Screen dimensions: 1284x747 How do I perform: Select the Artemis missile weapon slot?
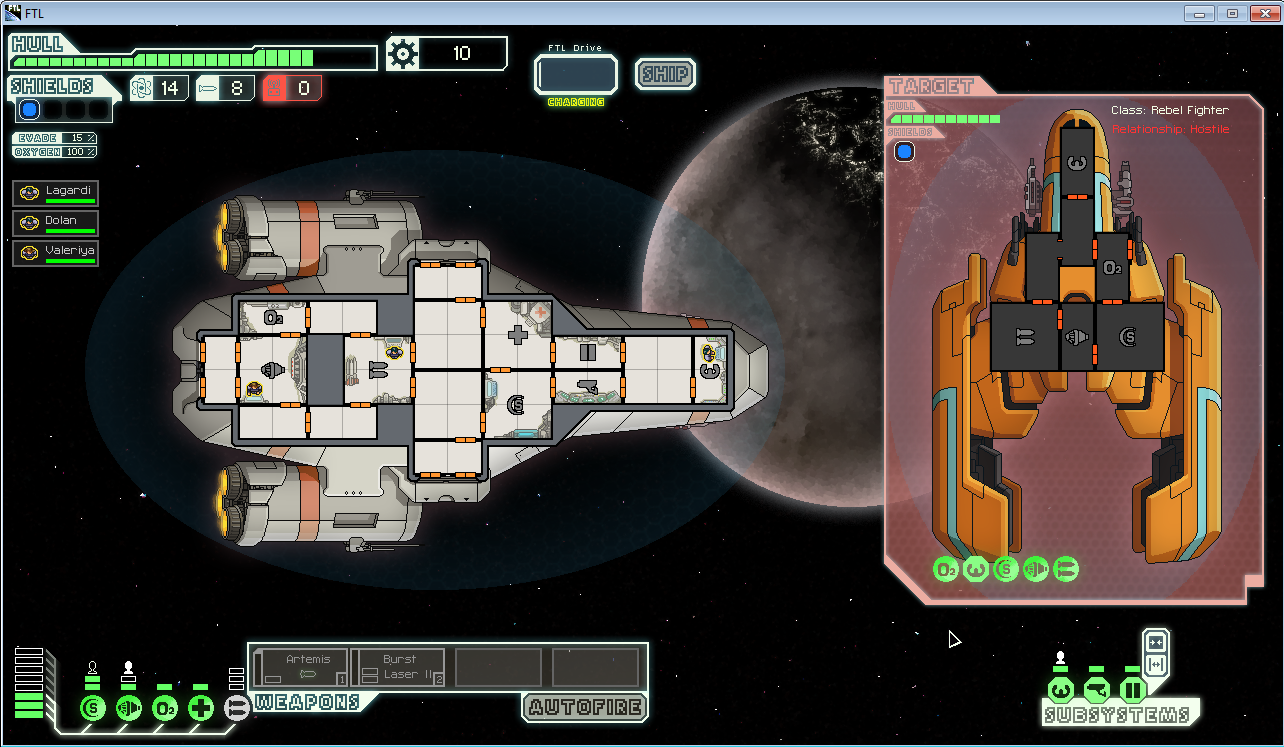click(302, 667)
